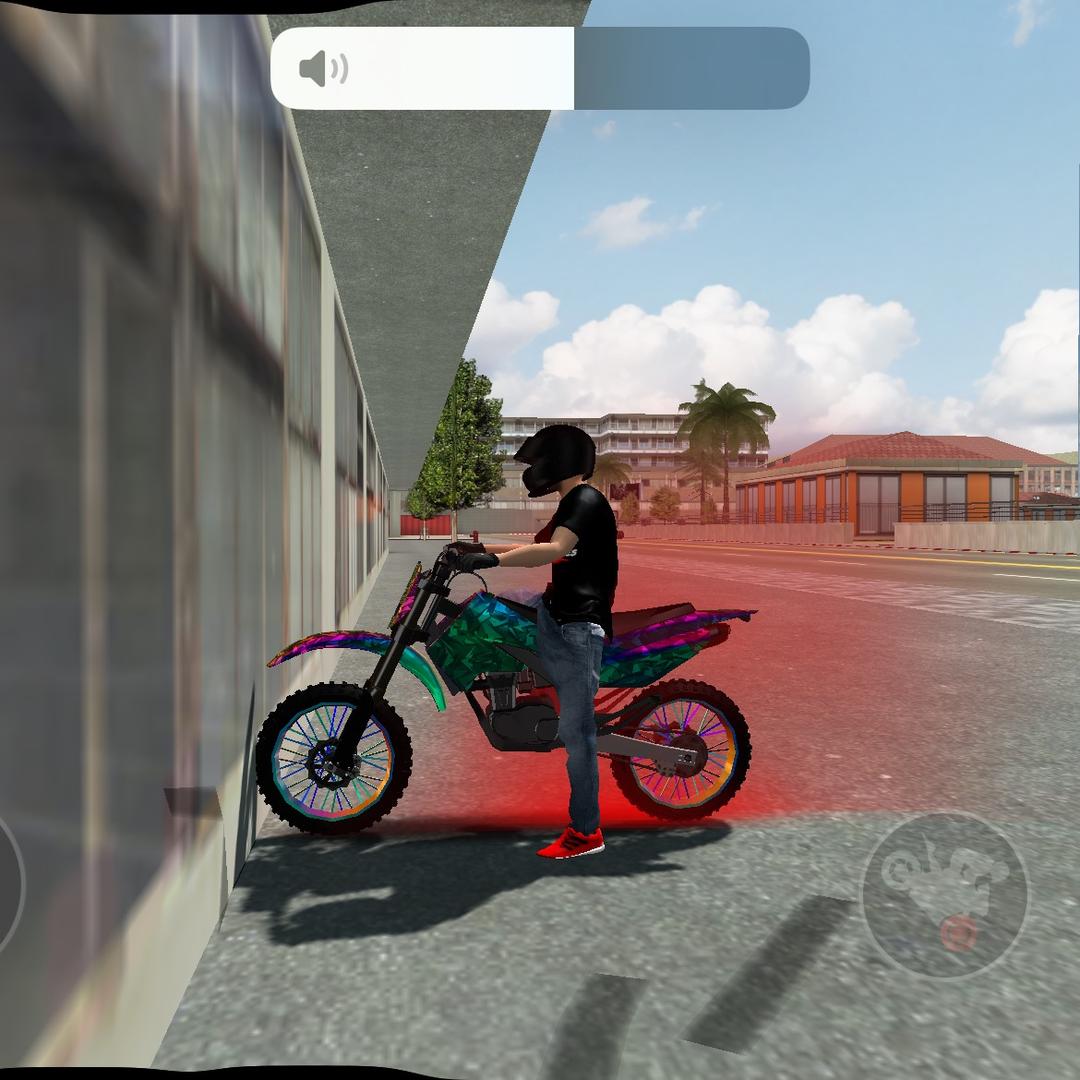Click the system volume slider bar
1080x1080 pixels.
pos(540,68)
